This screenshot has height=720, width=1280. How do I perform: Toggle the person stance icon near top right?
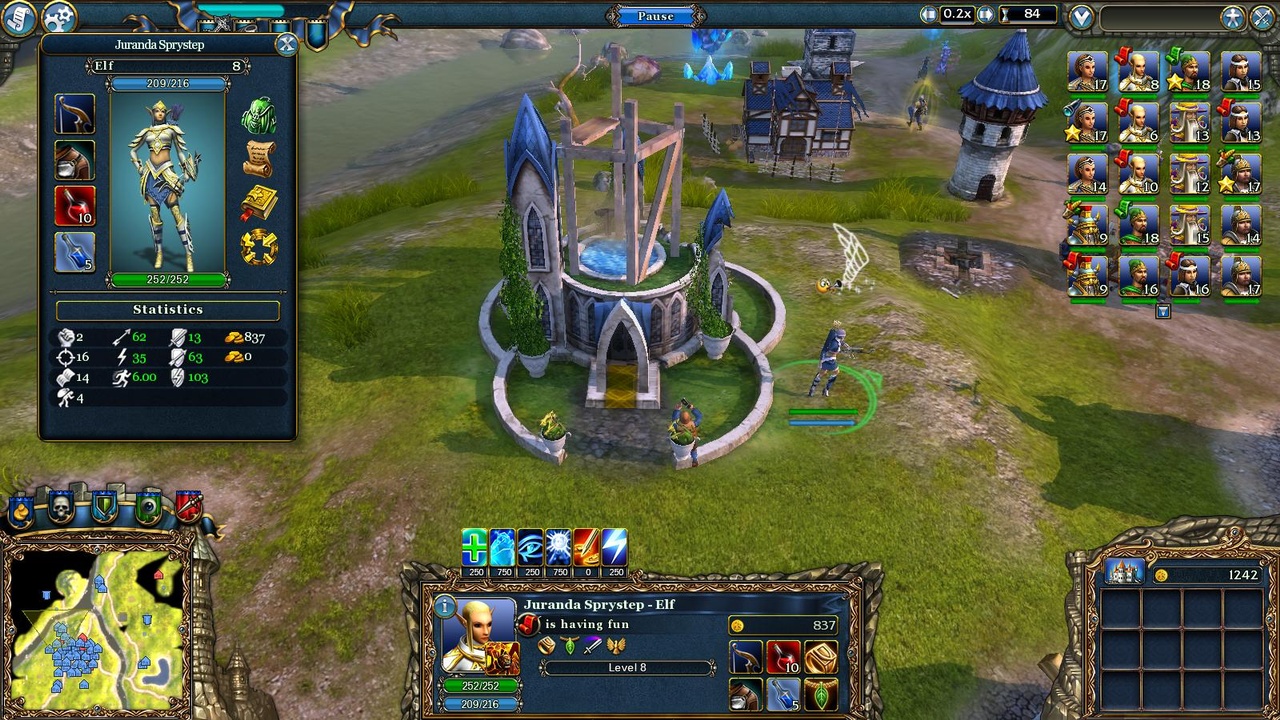click(1232, 17)
